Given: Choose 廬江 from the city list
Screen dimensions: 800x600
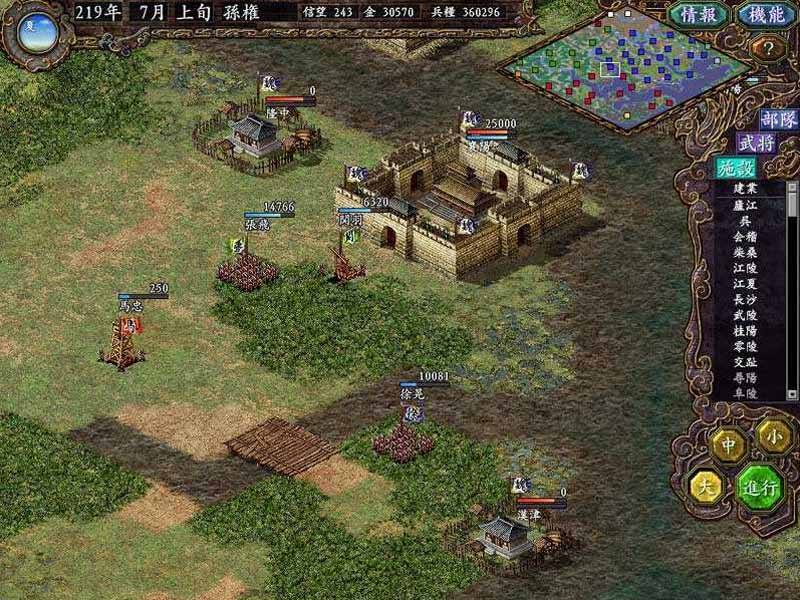Looking at the screenshot, I should point(745,204).
